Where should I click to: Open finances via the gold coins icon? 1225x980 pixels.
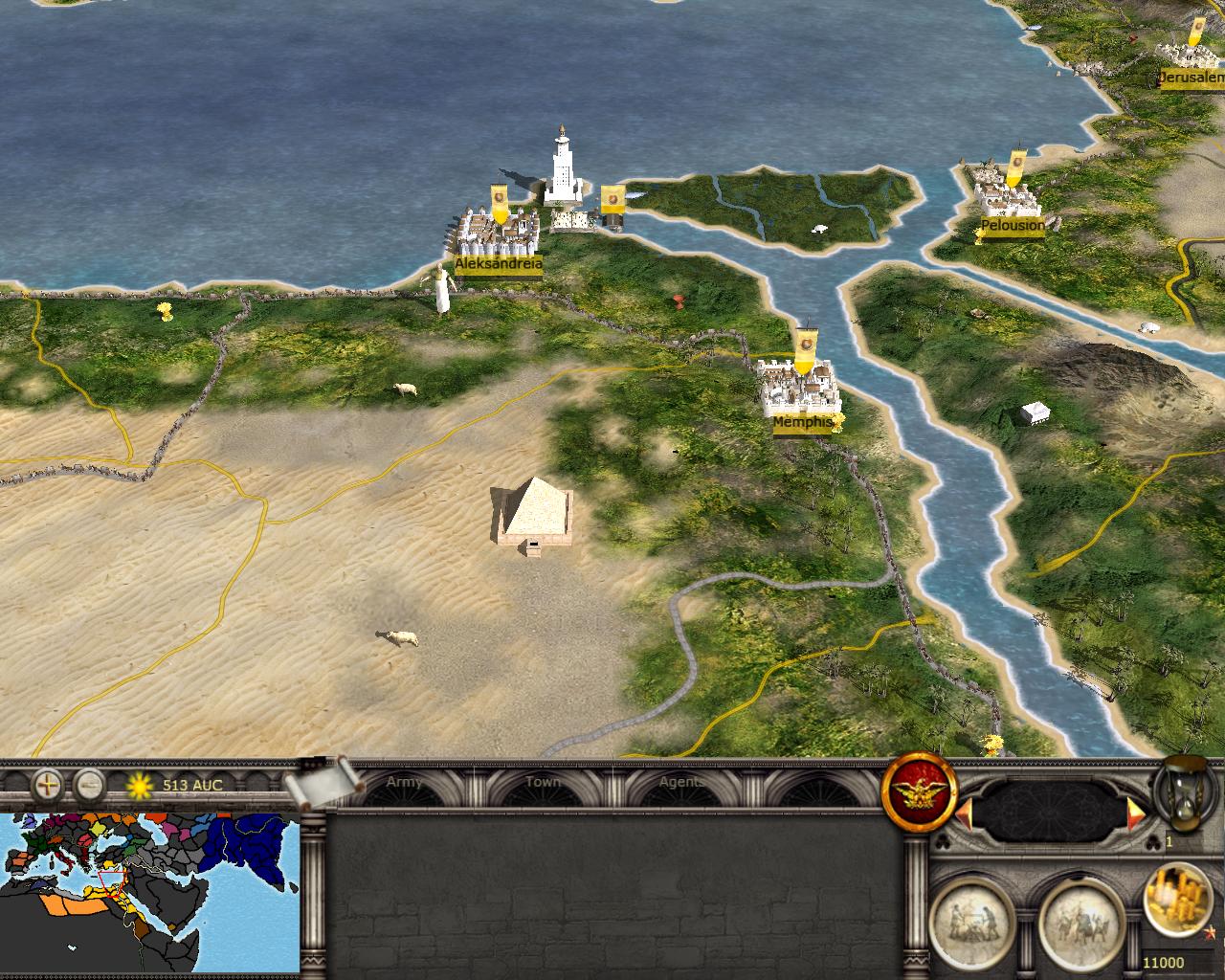pos(1178,898)
